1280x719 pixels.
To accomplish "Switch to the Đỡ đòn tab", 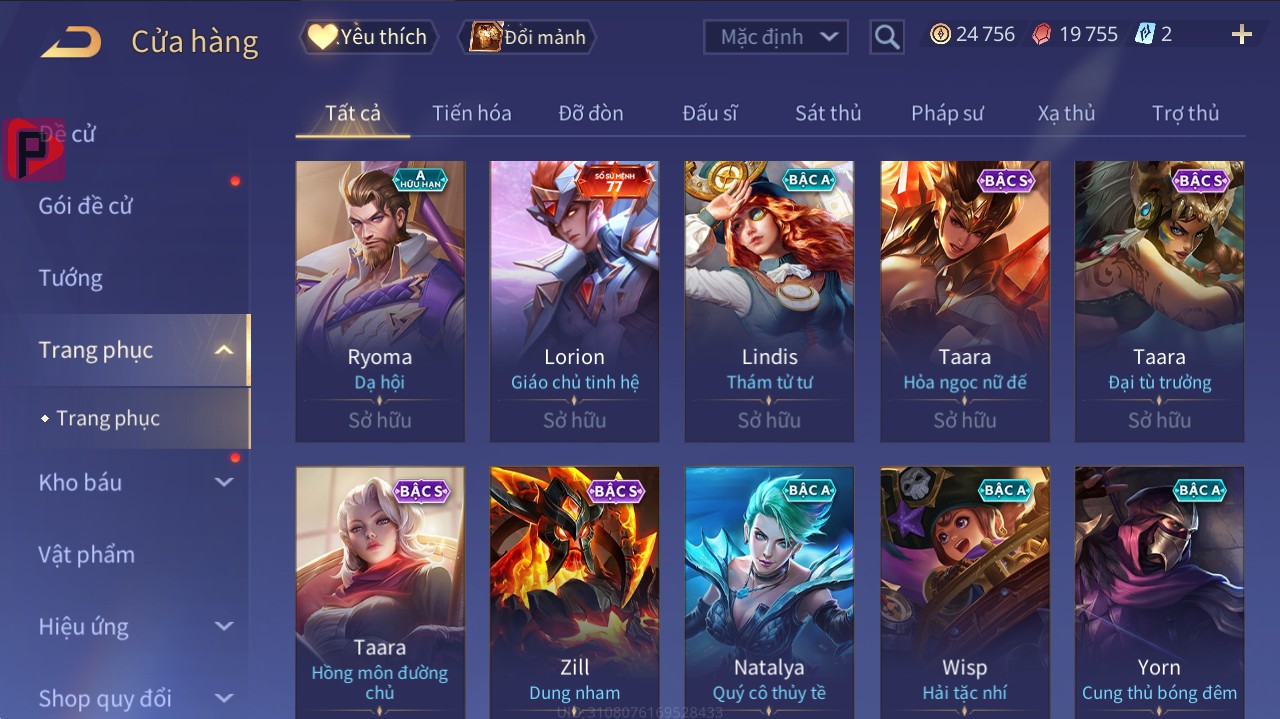I will tap(591, 113).
